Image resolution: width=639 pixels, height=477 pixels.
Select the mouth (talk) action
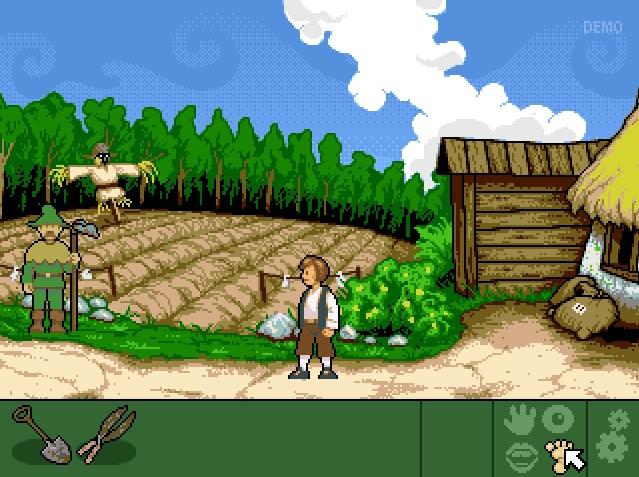(x=520, y=455)
